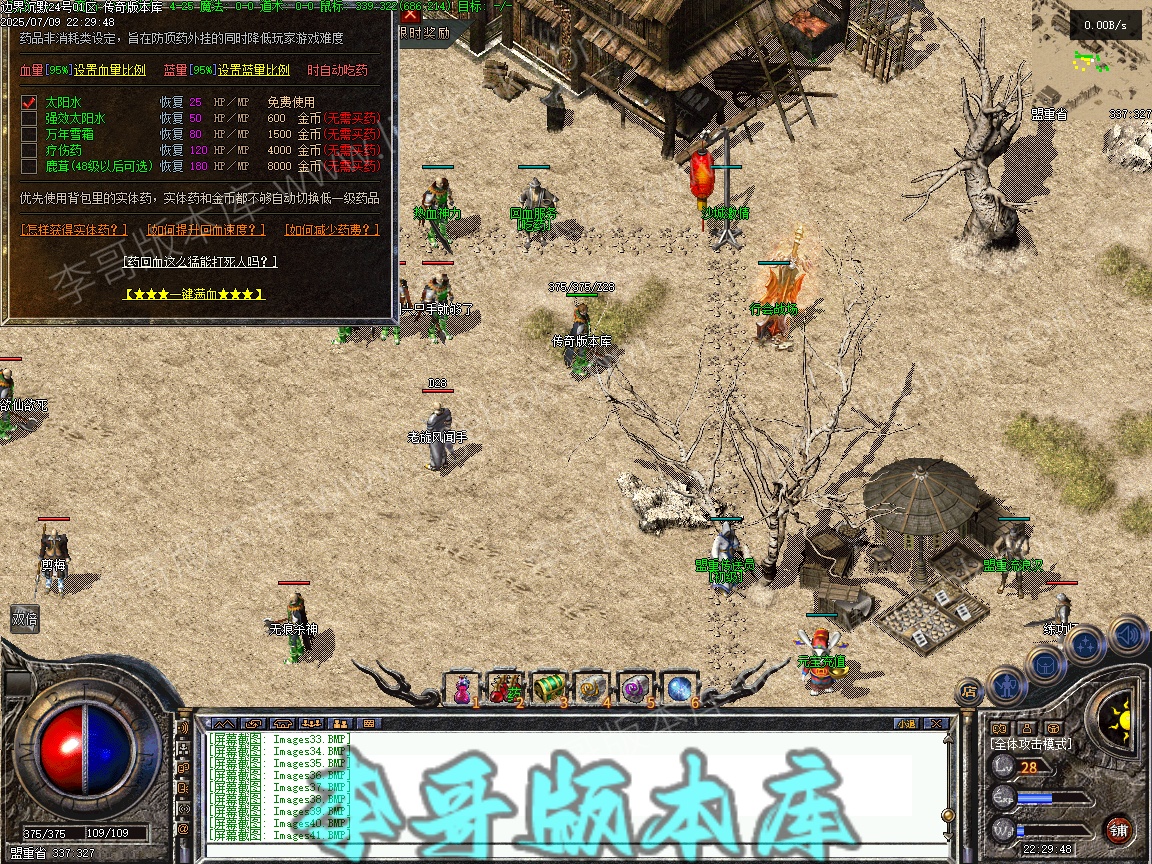This screenshot has width=1152, height=864.
Task: Click the red 铺 stall button
Action: coord(1118,829)
